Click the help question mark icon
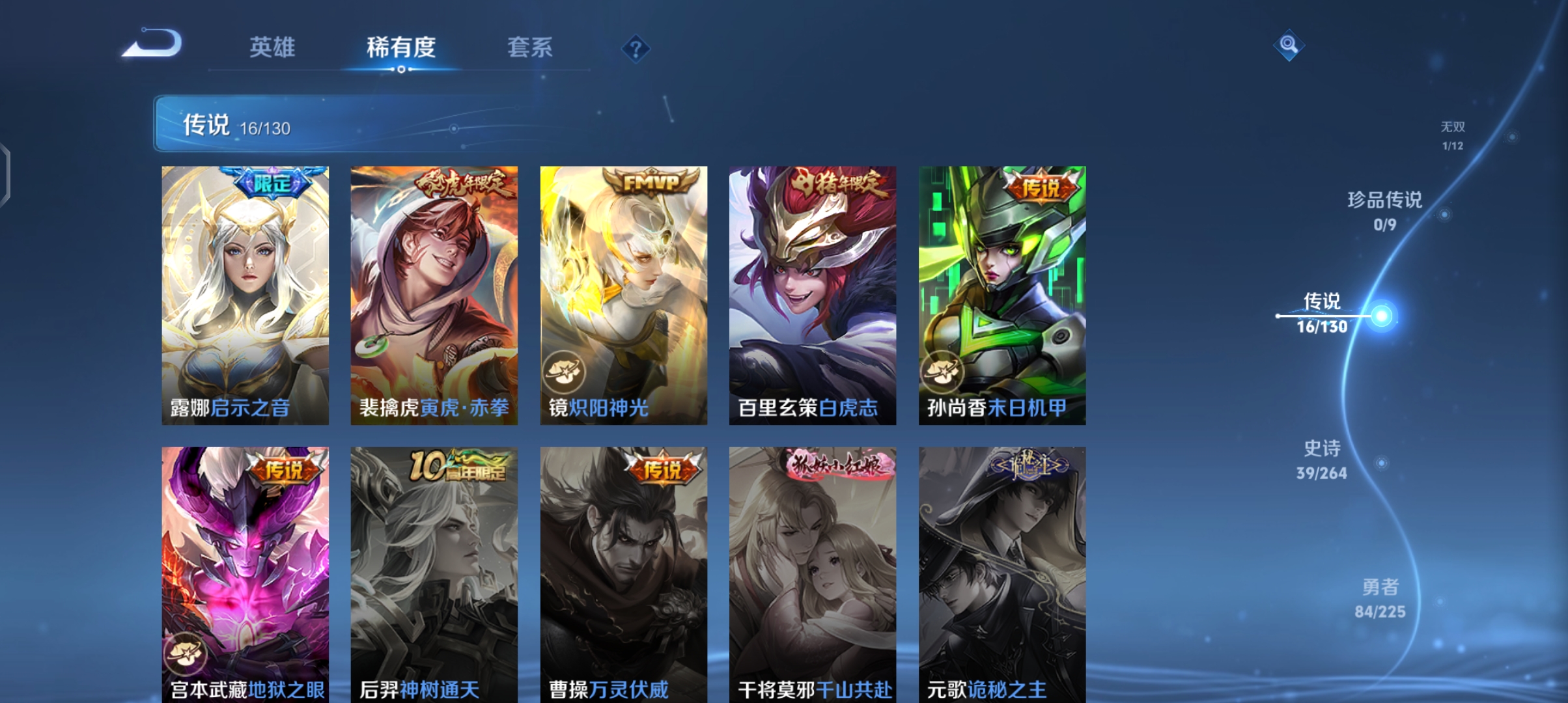This screenshot has width=1568, height=703. coord(635,49)
